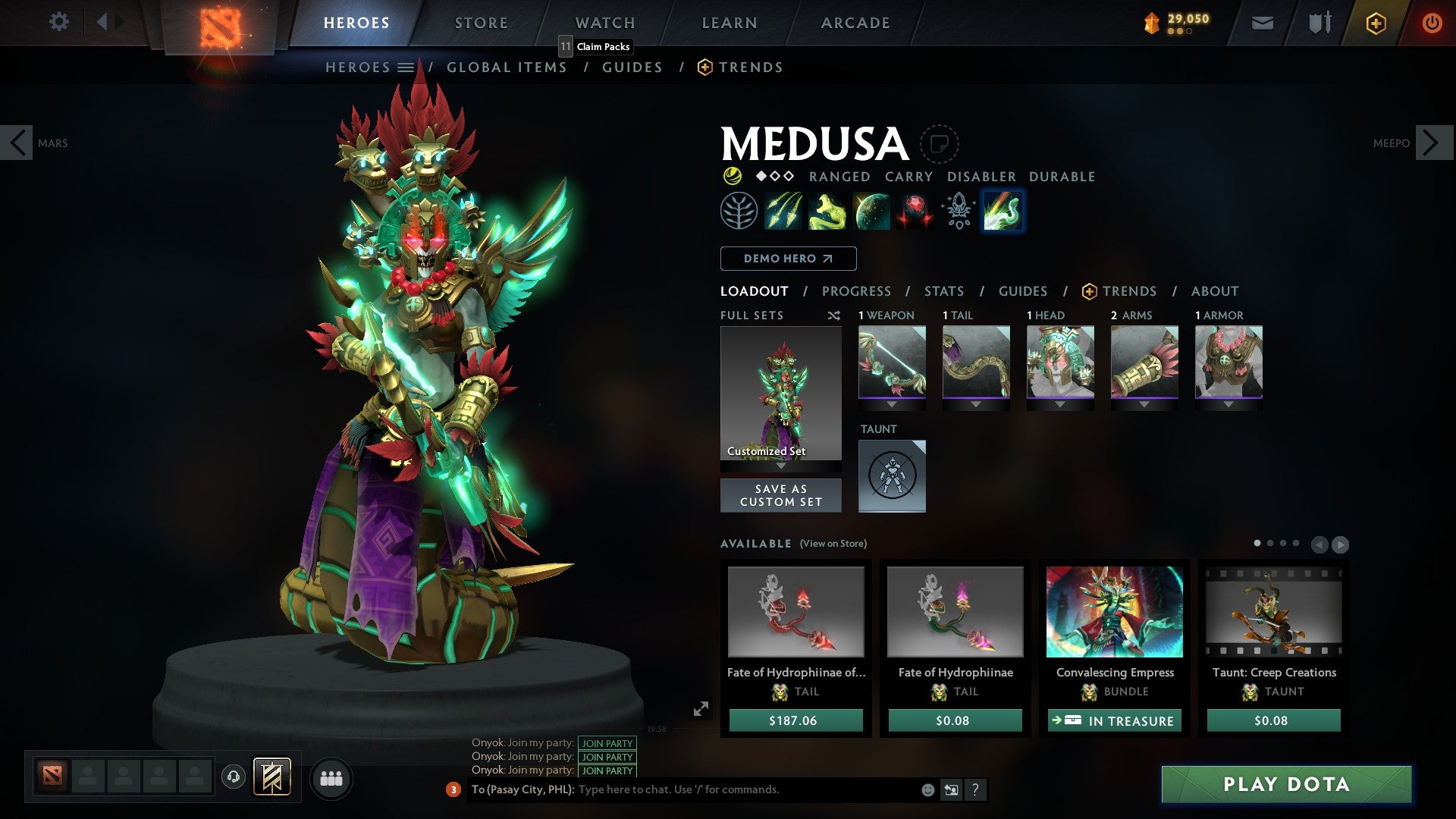
Task: Open the WATCH menu item
Action: [604, 23]
